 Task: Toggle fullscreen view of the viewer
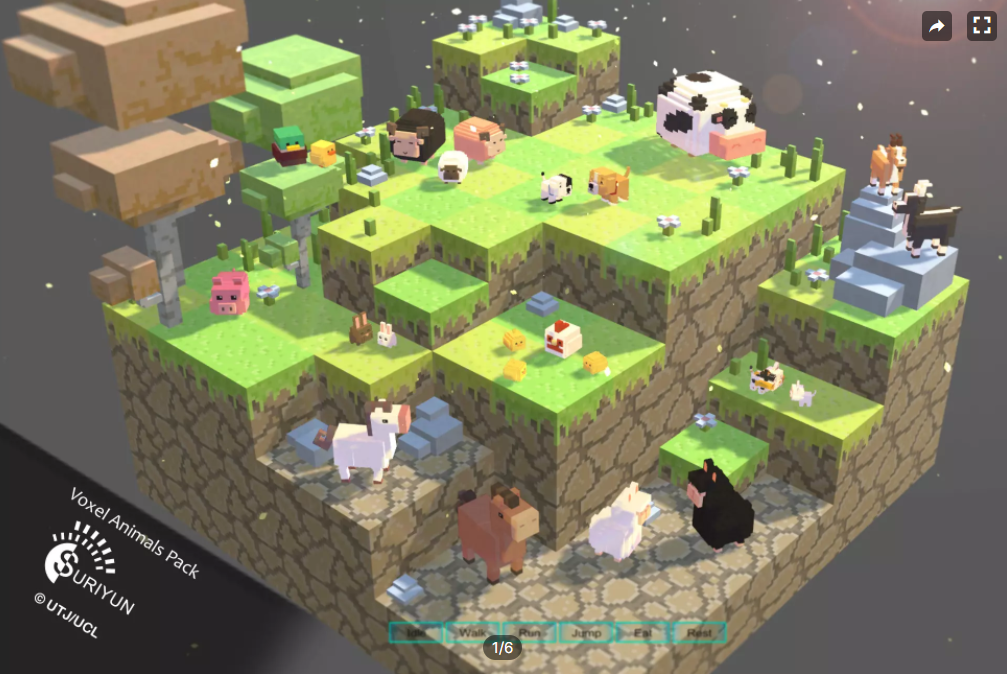pos(982,26)
